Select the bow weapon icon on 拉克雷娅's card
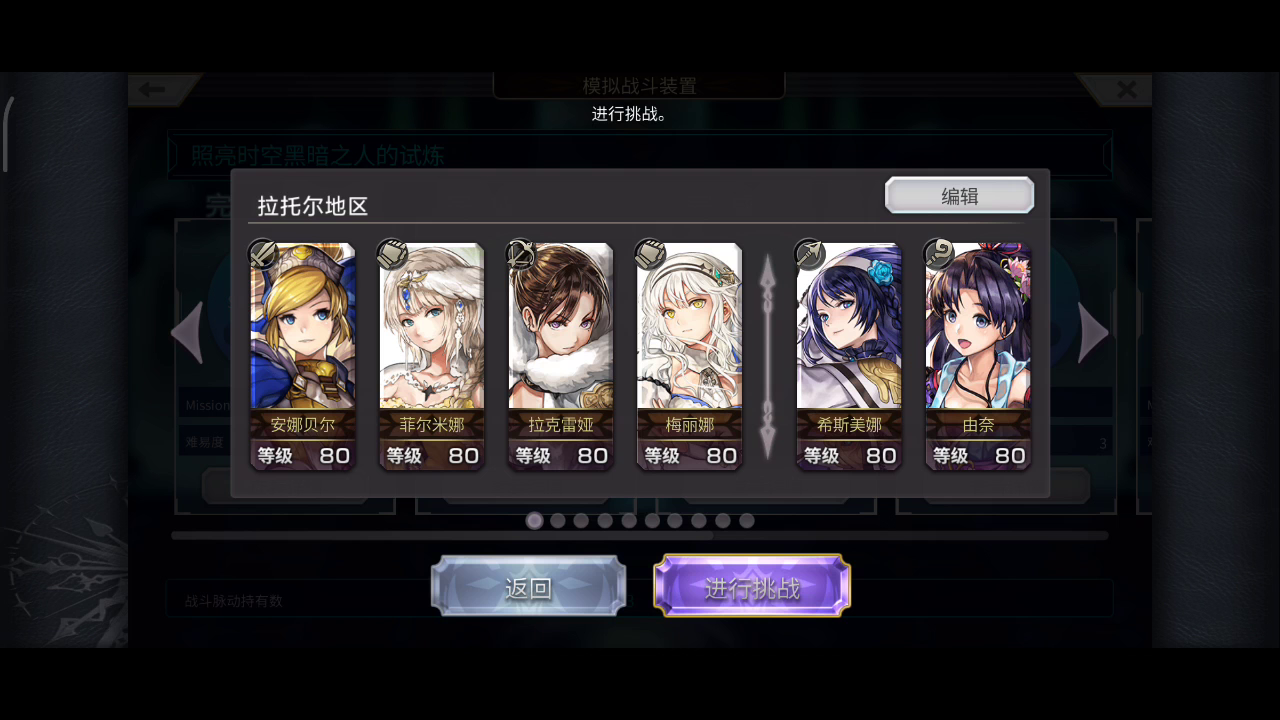Screen dimensions: 1280x720 (x=519, y=253)
